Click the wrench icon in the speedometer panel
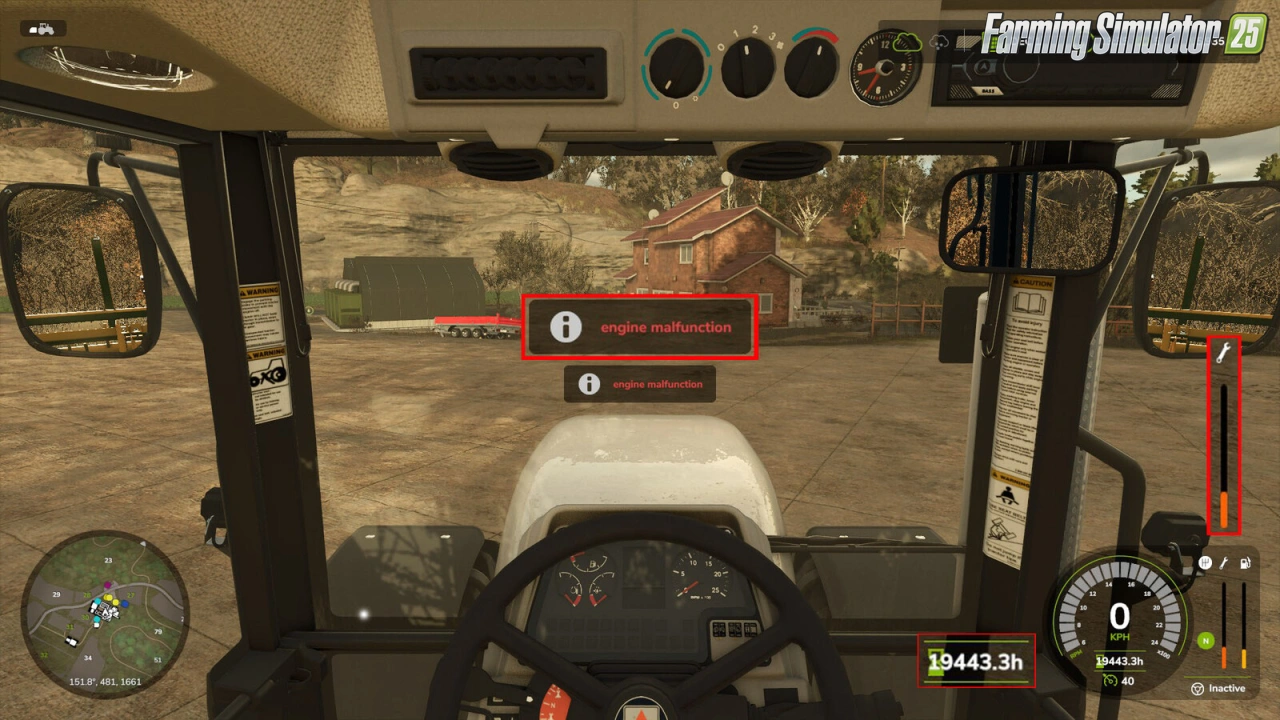The width and height of the screenshot is (1280, 720). click(1223, 563)
